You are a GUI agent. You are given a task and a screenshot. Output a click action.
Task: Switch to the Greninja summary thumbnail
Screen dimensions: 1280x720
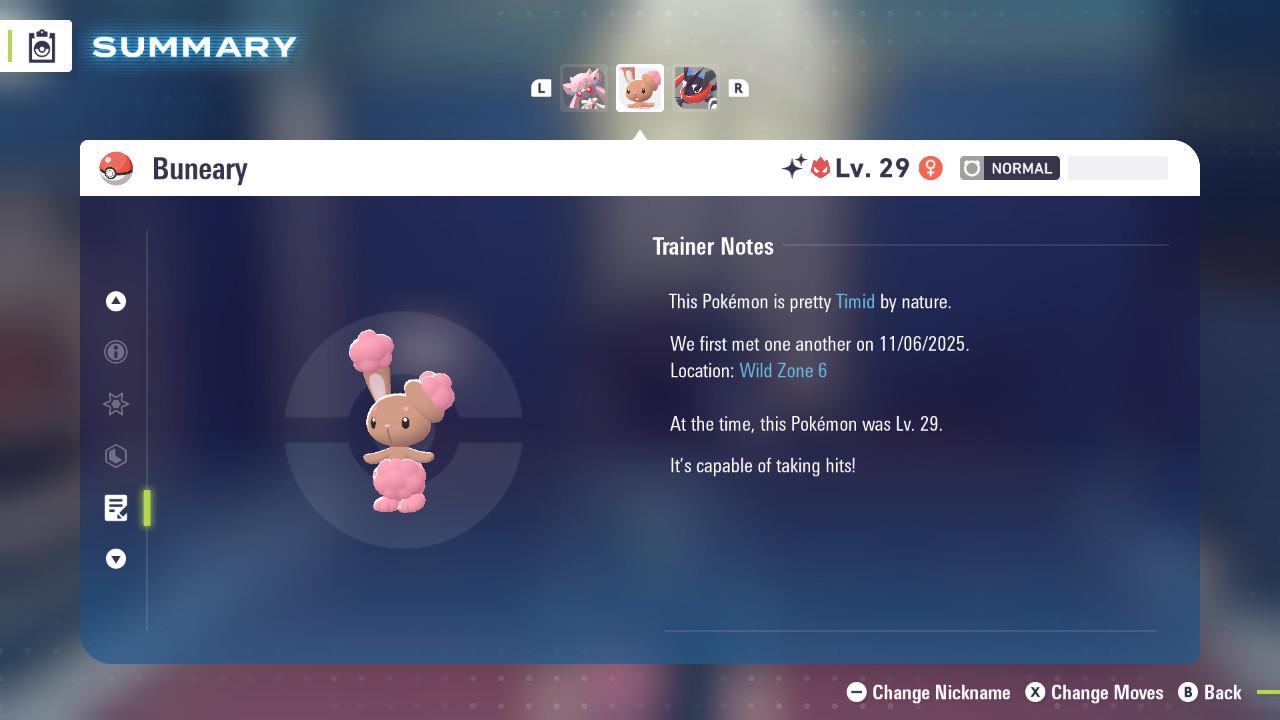[x=696, y=88]
